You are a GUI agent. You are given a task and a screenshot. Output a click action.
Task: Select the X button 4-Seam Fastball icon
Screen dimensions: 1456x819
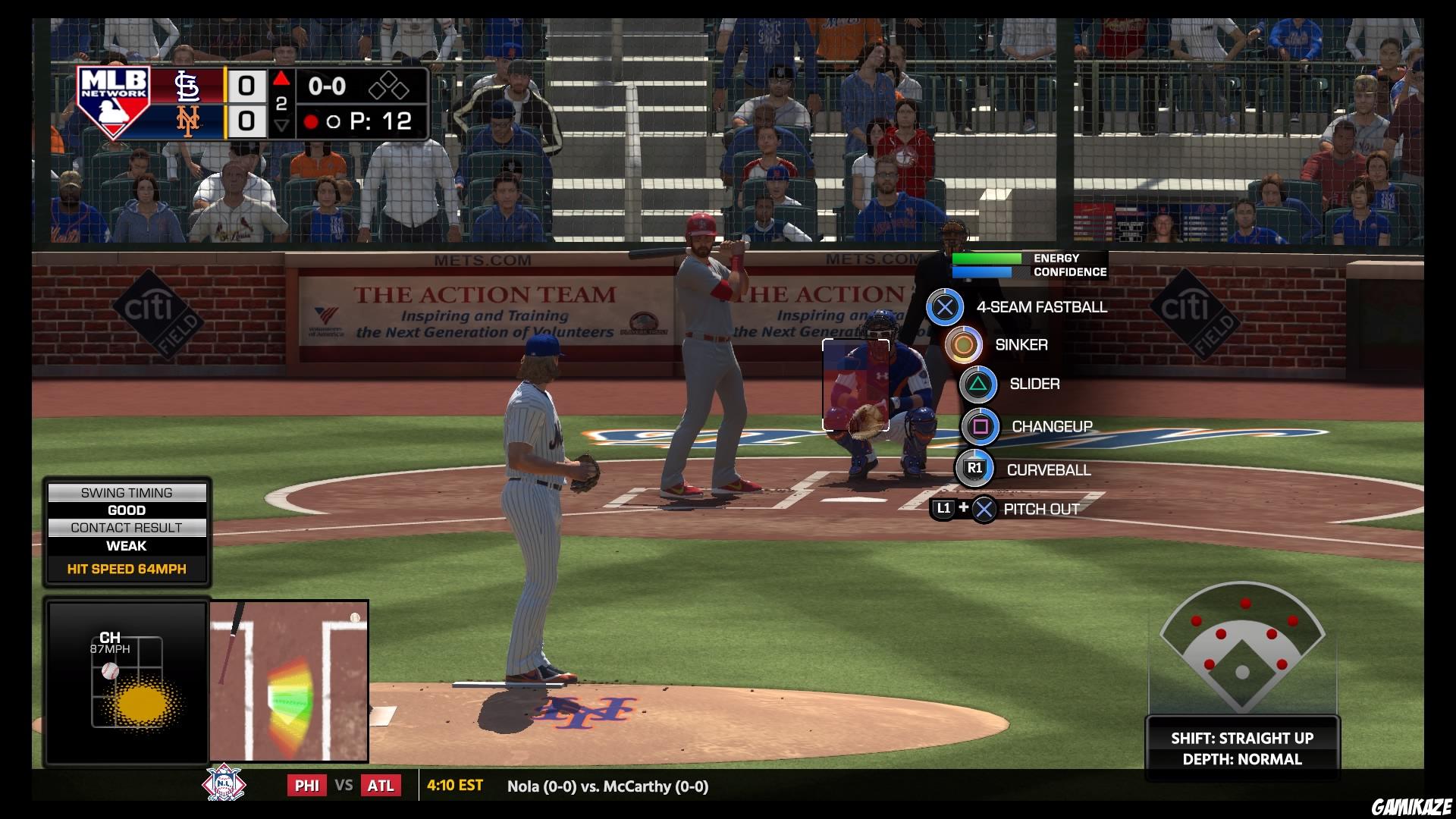(945, 308)
